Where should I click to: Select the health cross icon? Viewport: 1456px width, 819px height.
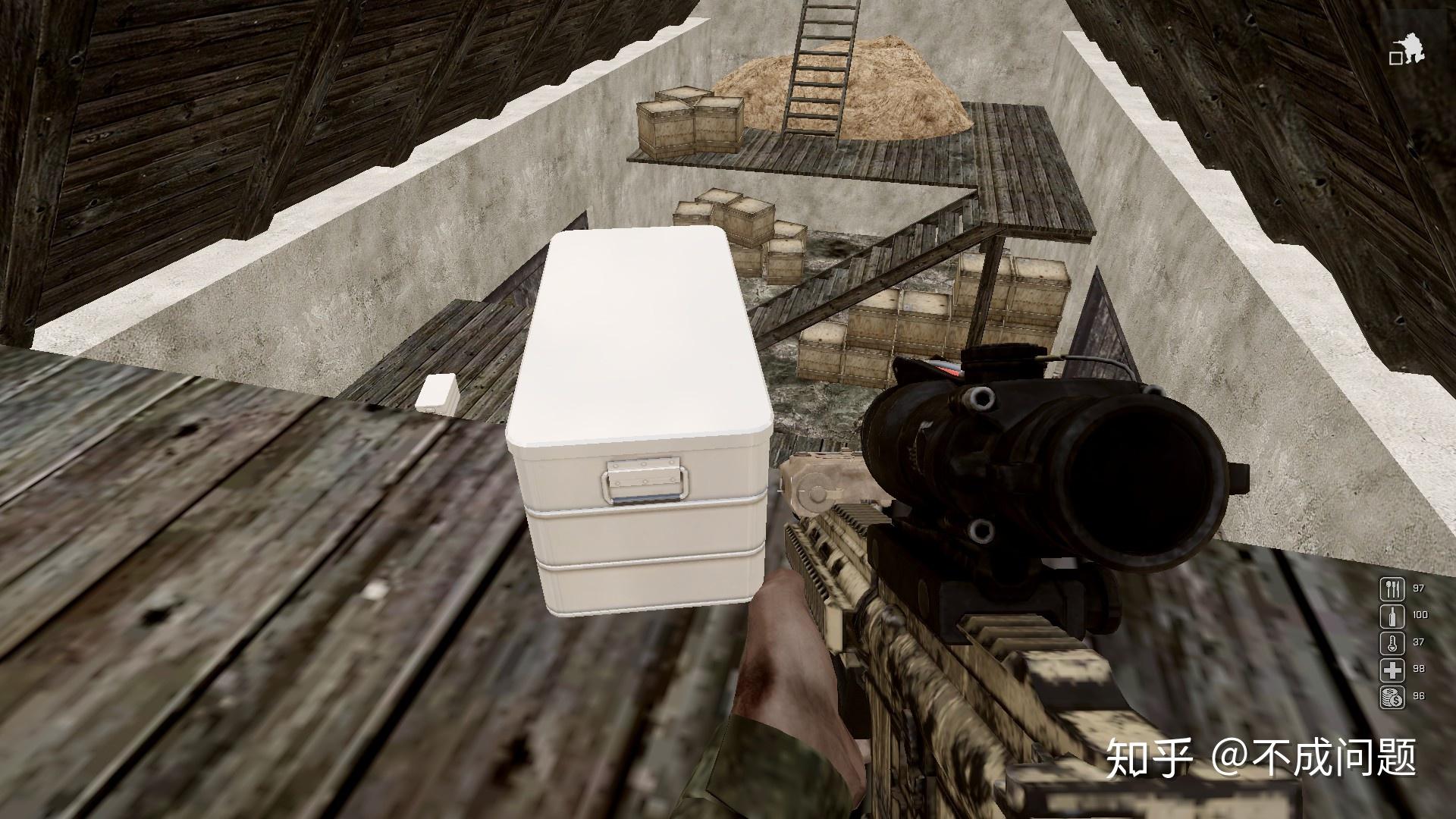click(x=1392, y=670)
